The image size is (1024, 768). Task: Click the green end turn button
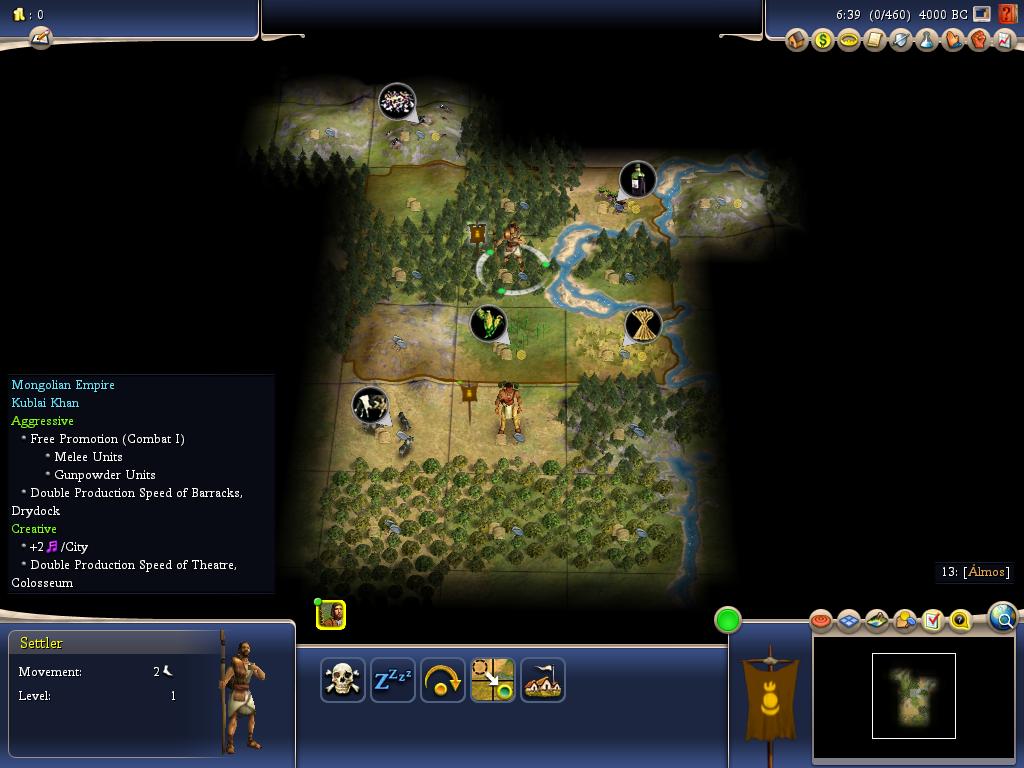click(728, 620)
